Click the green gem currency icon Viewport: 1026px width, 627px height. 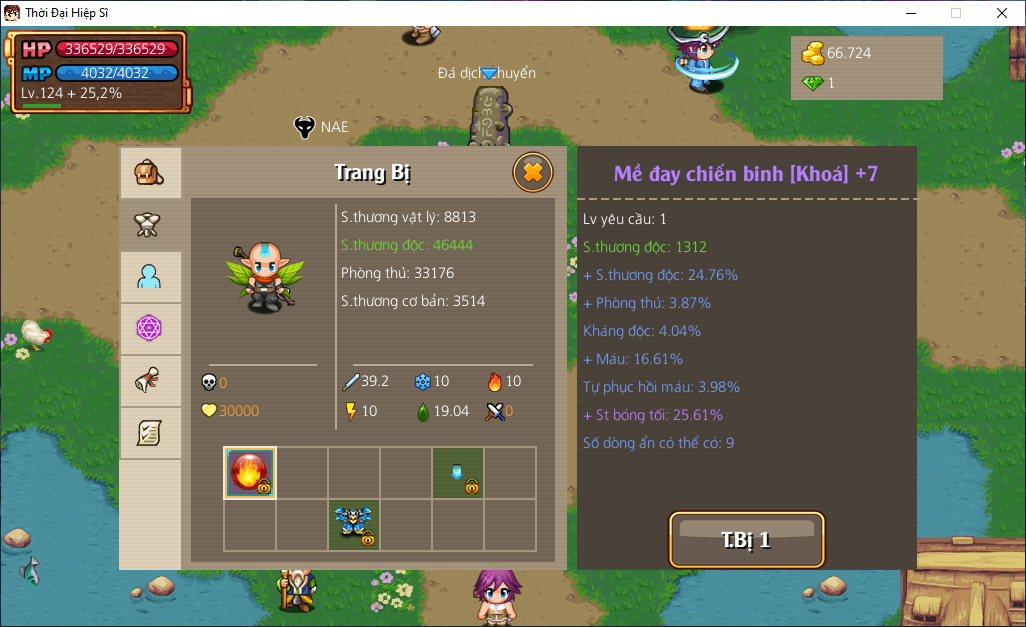813,83
